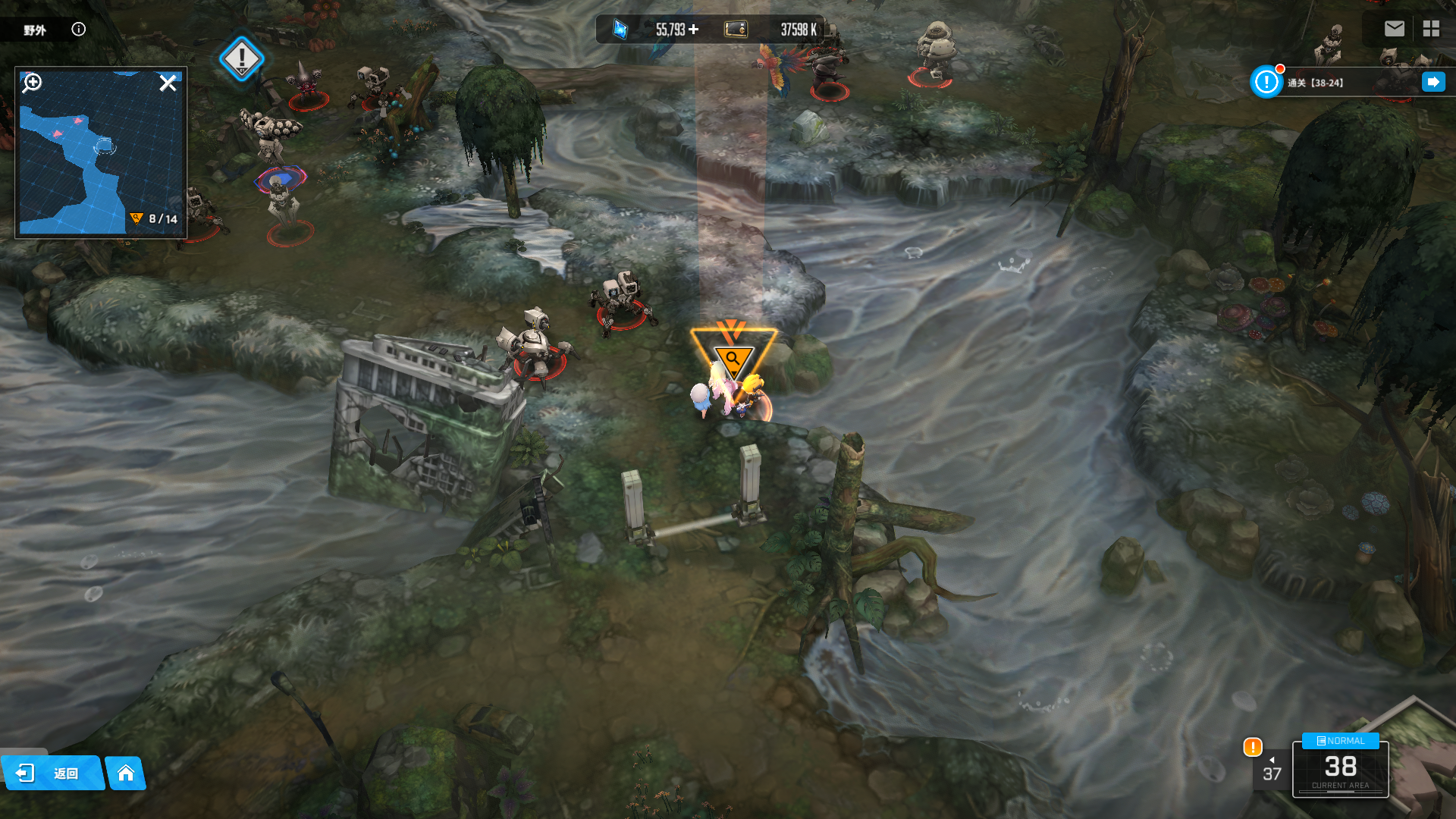Open the blue exclamation quest tracker icon
This screenshot has width=1456, height=819.
(x=1266, y=82)
